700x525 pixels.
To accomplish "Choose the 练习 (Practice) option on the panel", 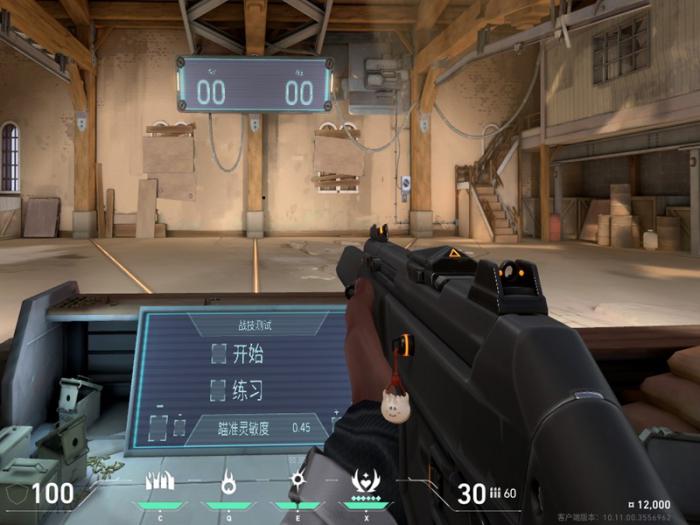I will coord(237,390).
